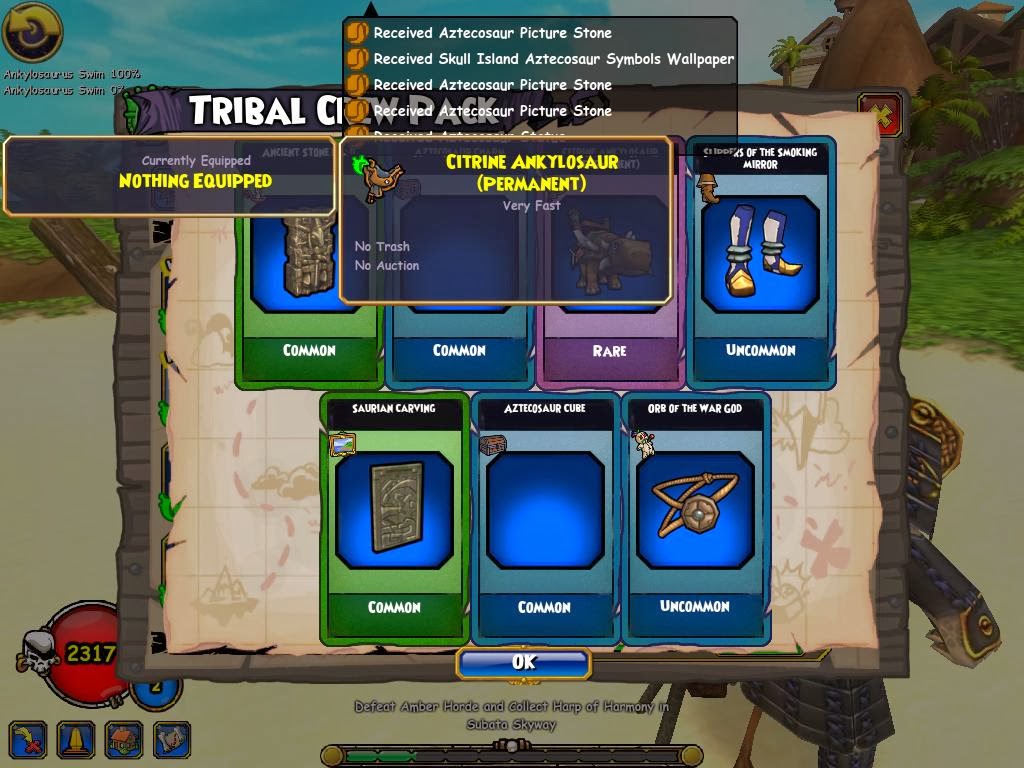Click the Defeat Amber Horde quest tracker
Image resolution: width=1024 pixels, height=768 pixels.
[x=511, y=715]
